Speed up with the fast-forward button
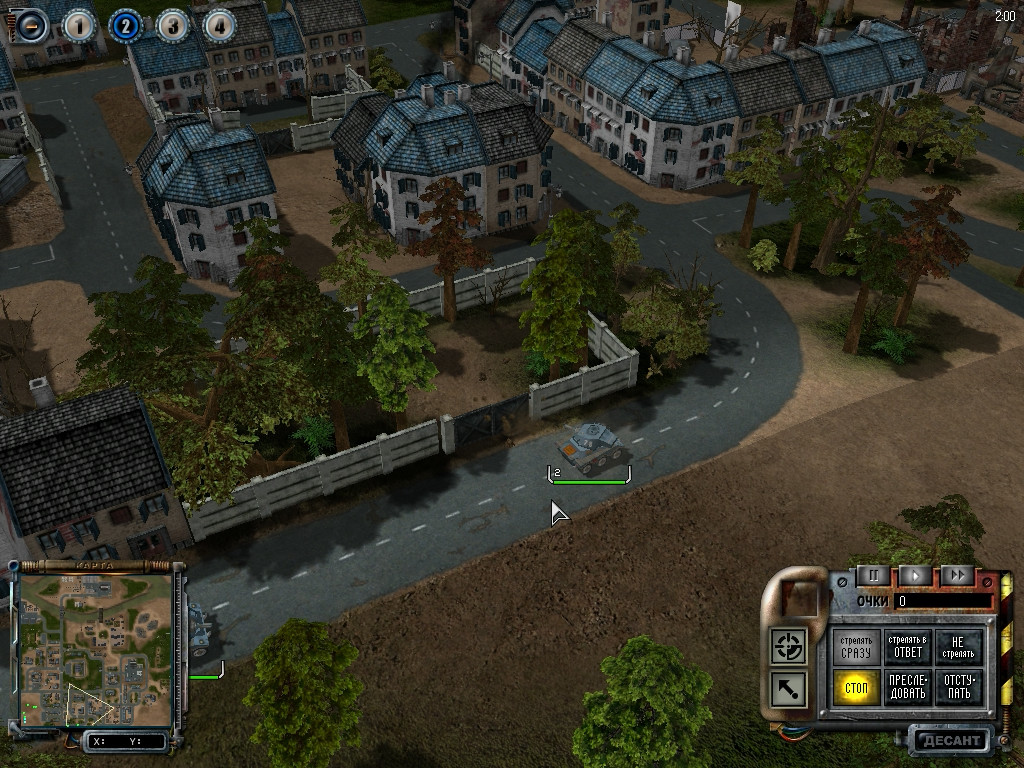This screenshot has height=768, width=1024. point(957,576)
